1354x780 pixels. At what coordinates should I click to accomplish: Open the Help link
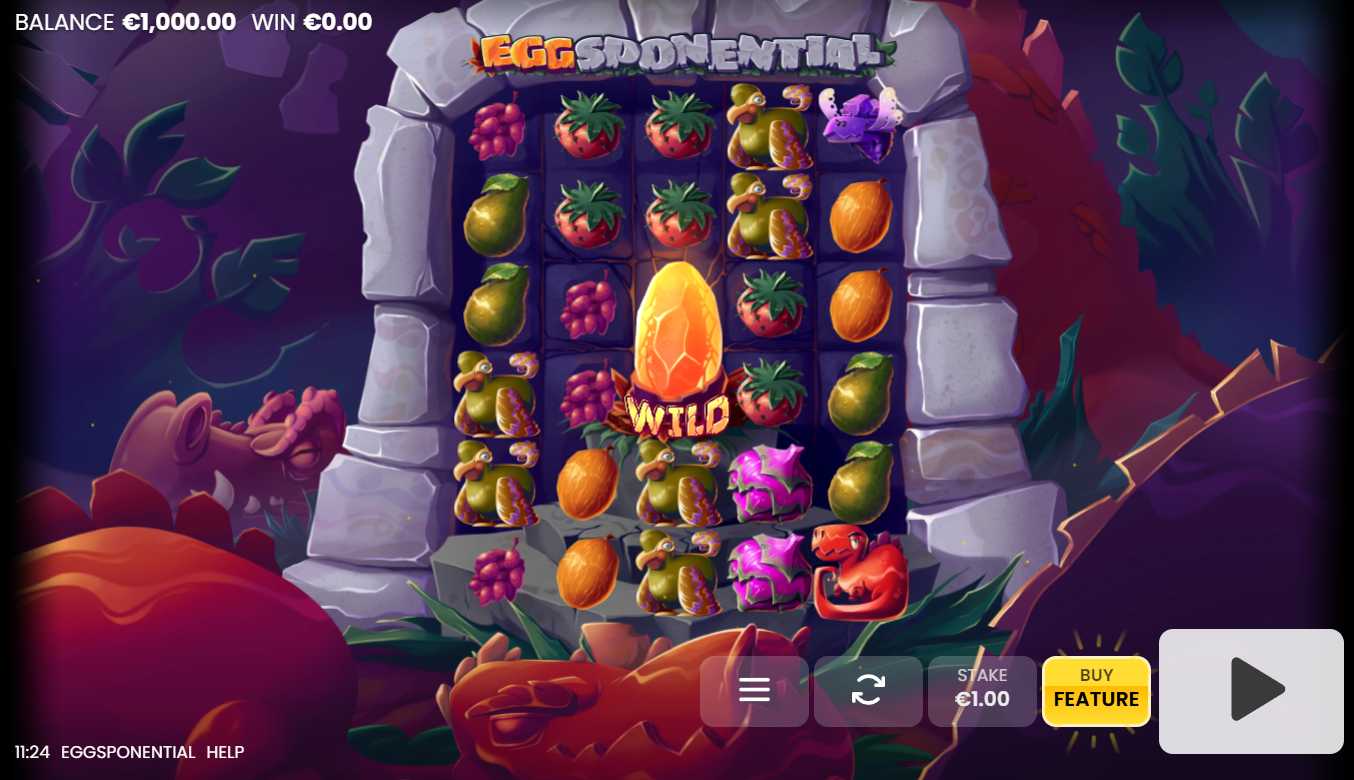(x=225, y=752)
